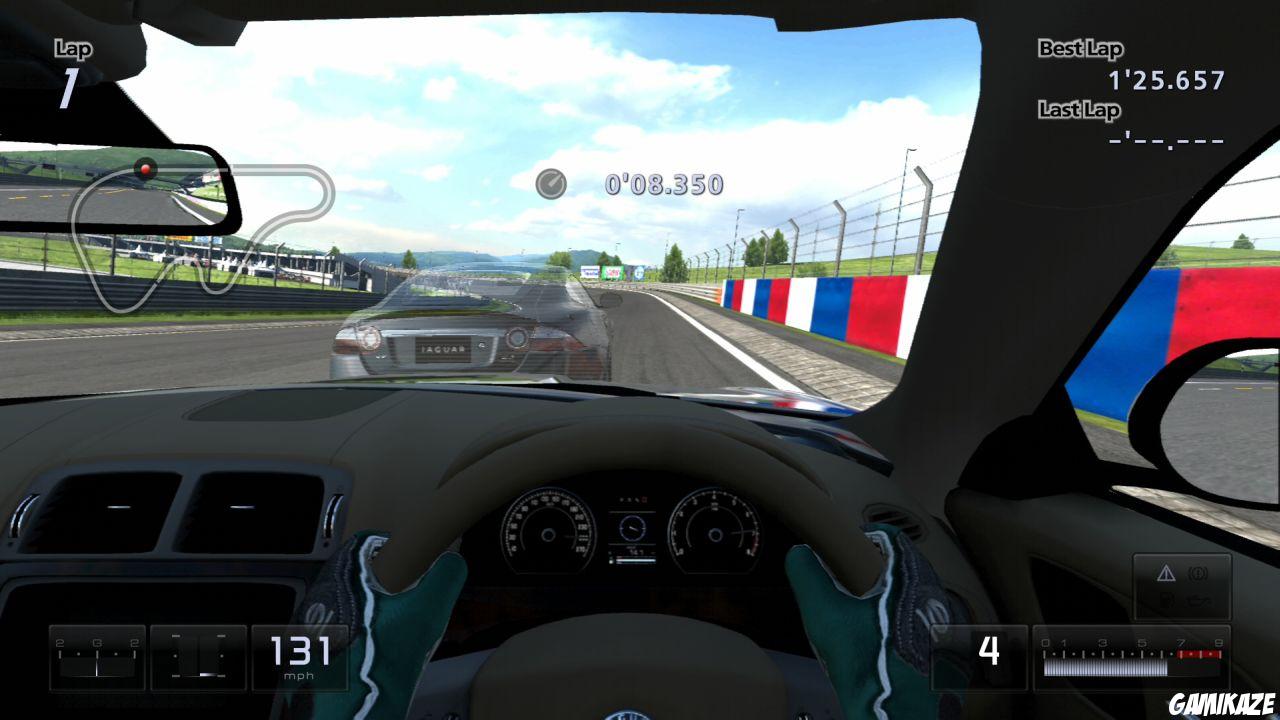This screenshot has width=1280, height=720.
Task: Click the G-force meter display
Action: (x=96, y=657)
